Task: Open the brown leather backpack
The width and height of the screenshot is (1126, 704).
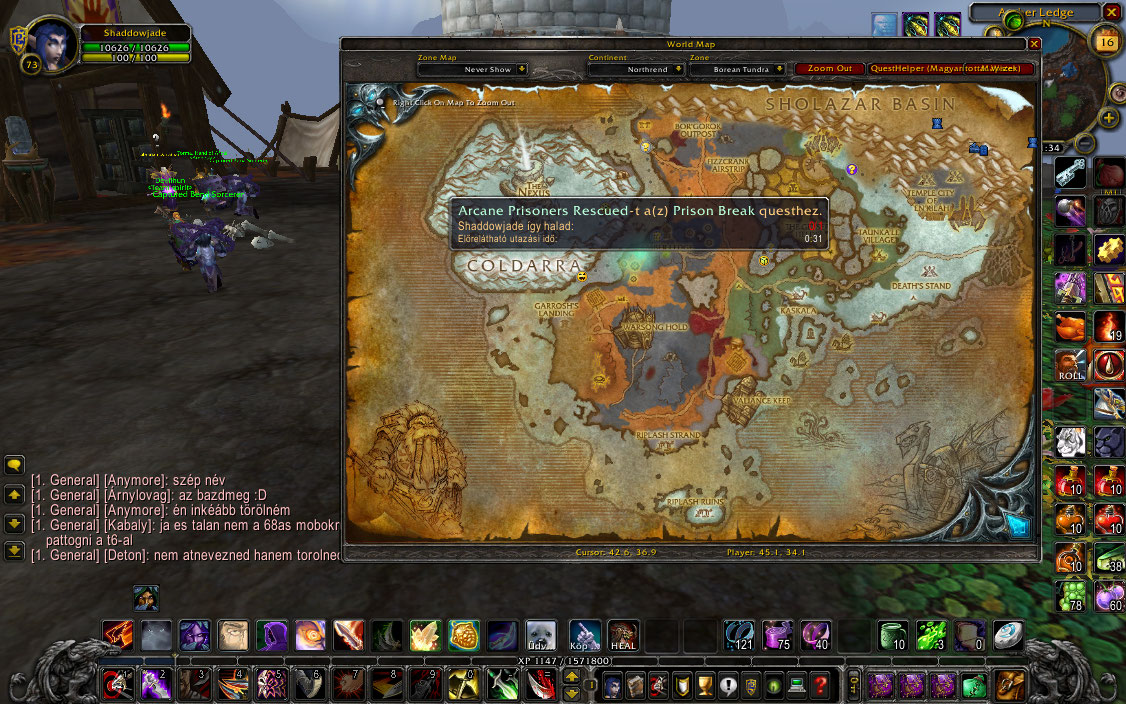Action: pos(1009,686)
